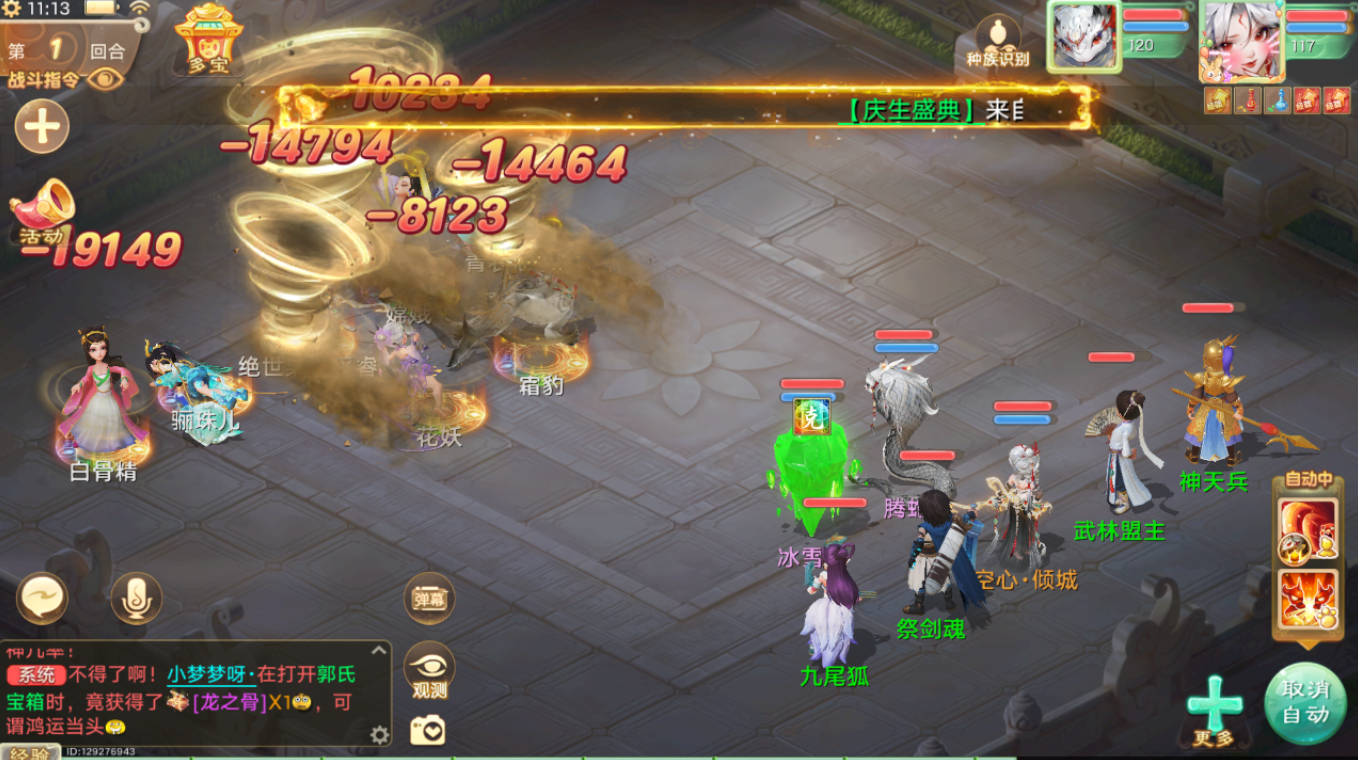
Task: Click the red potion buff icon
Action: click(x=1247, y=100)
